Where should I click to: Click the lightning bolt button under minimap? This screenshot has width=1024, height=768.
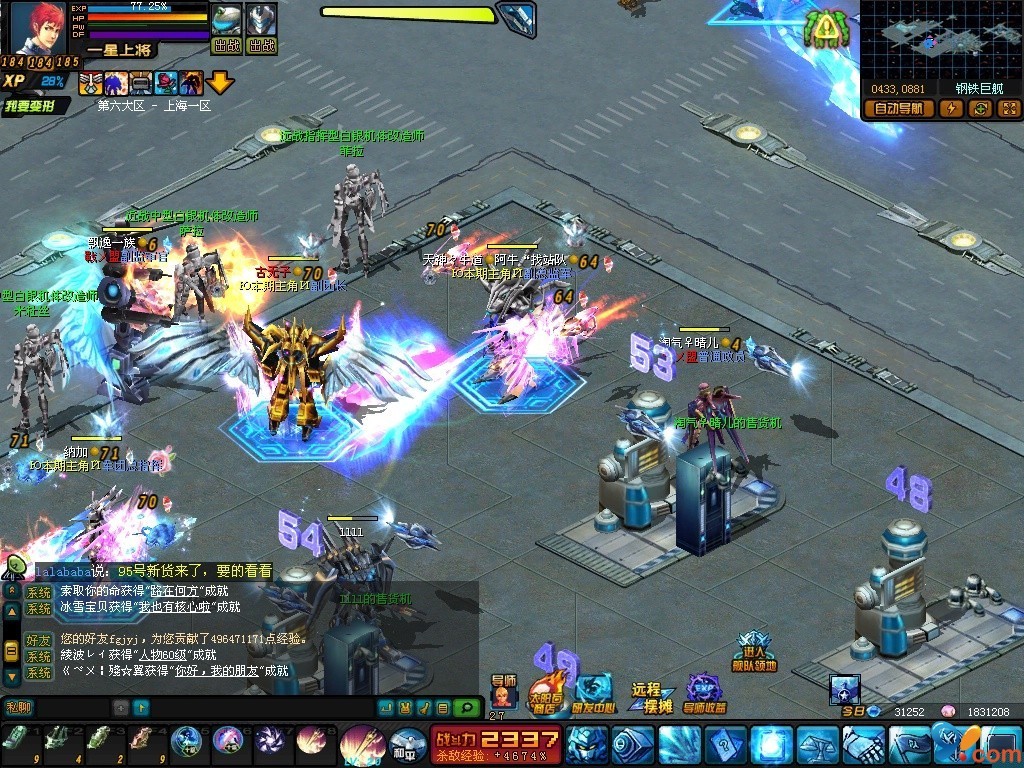pyautogui.click(x=951, y=109)
